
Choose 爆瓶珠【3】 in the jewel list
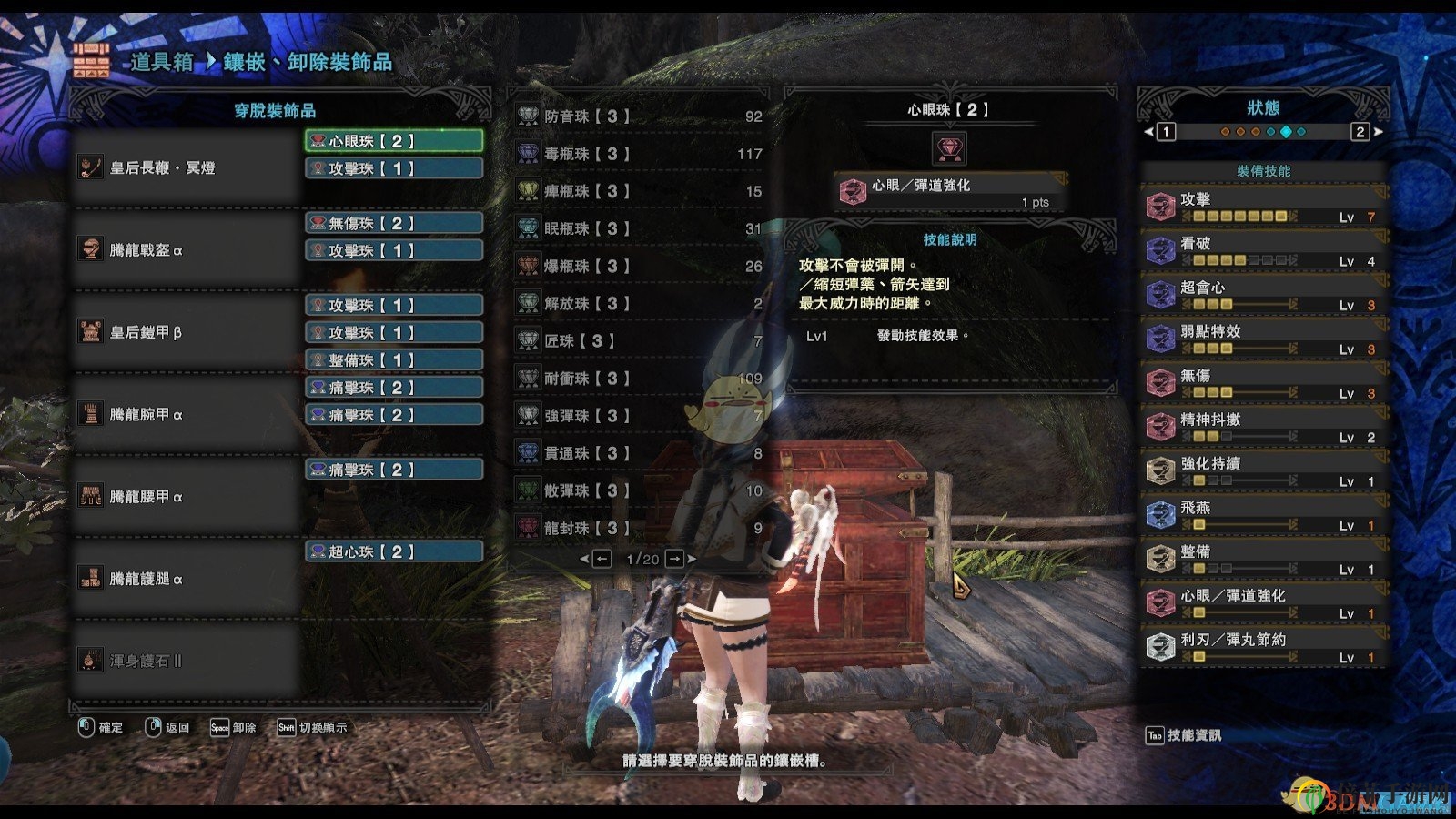[x=639, y=266]
